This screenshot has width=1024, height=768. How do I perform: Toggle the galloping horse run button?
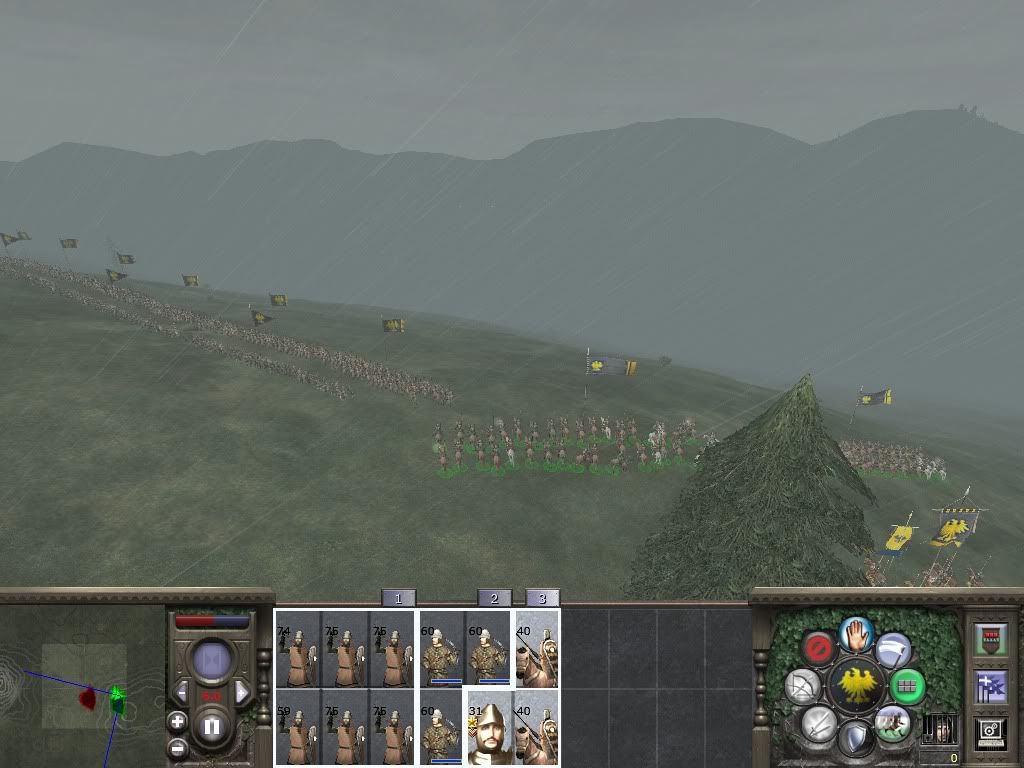[892, 722]
